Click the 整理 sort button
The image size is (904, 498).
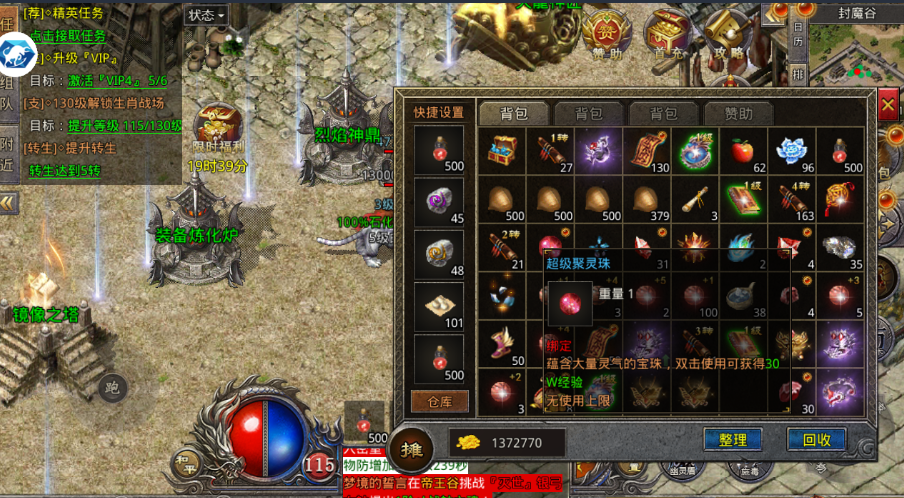pyautogui.click(x=732, y=439)
